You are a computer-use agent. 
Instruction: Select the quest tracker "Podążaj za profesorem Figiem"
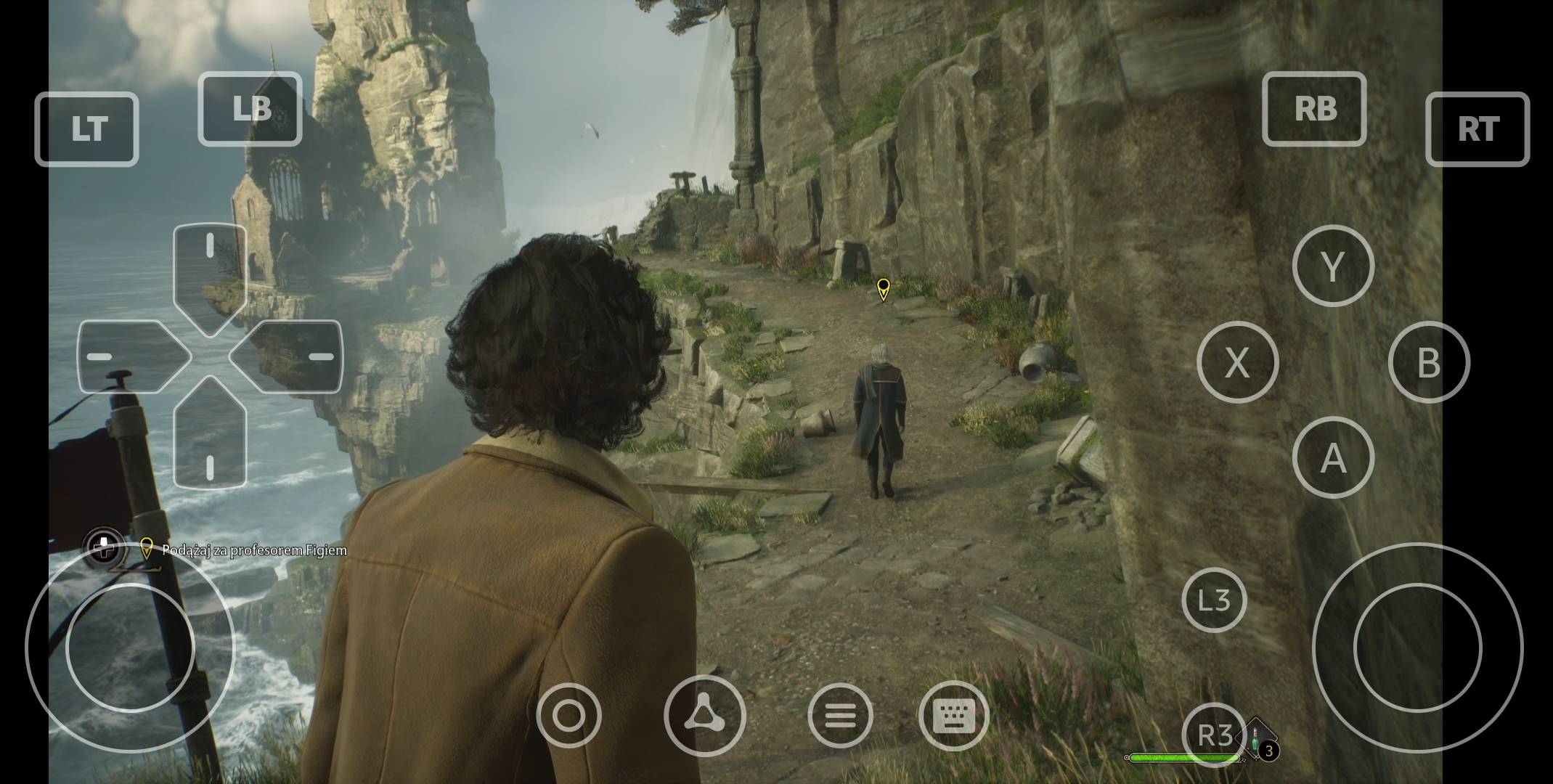coord(253,550)
